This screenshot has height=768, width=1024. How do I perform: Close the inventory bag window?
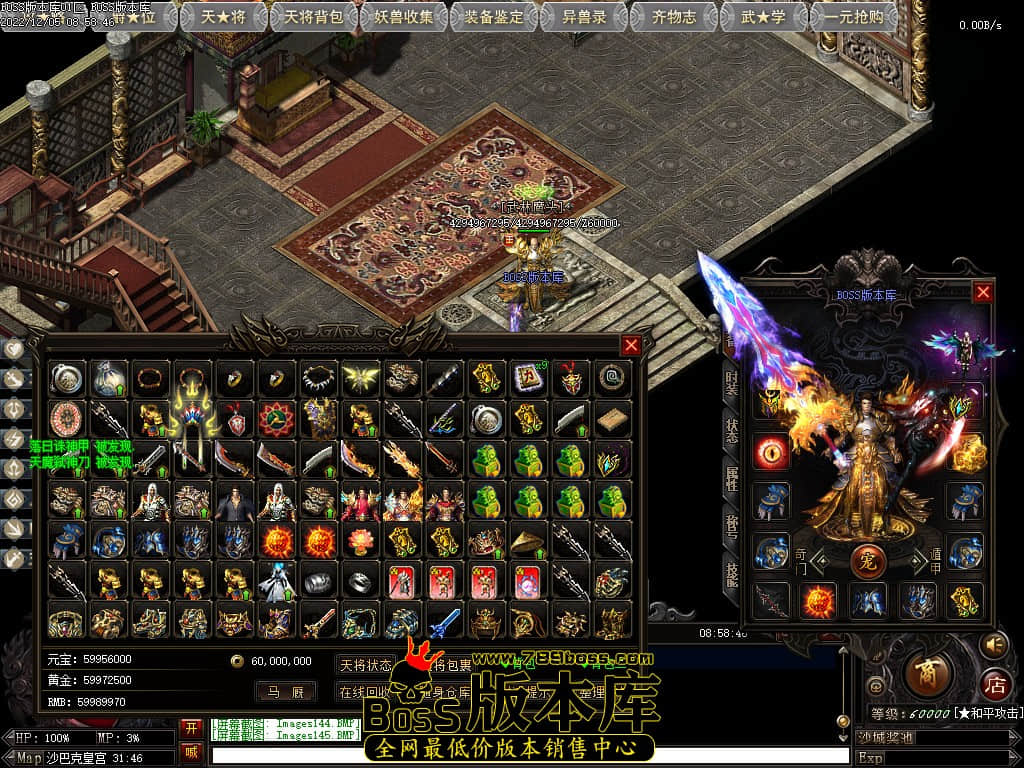pyautogui.click(x=631, y=345)
